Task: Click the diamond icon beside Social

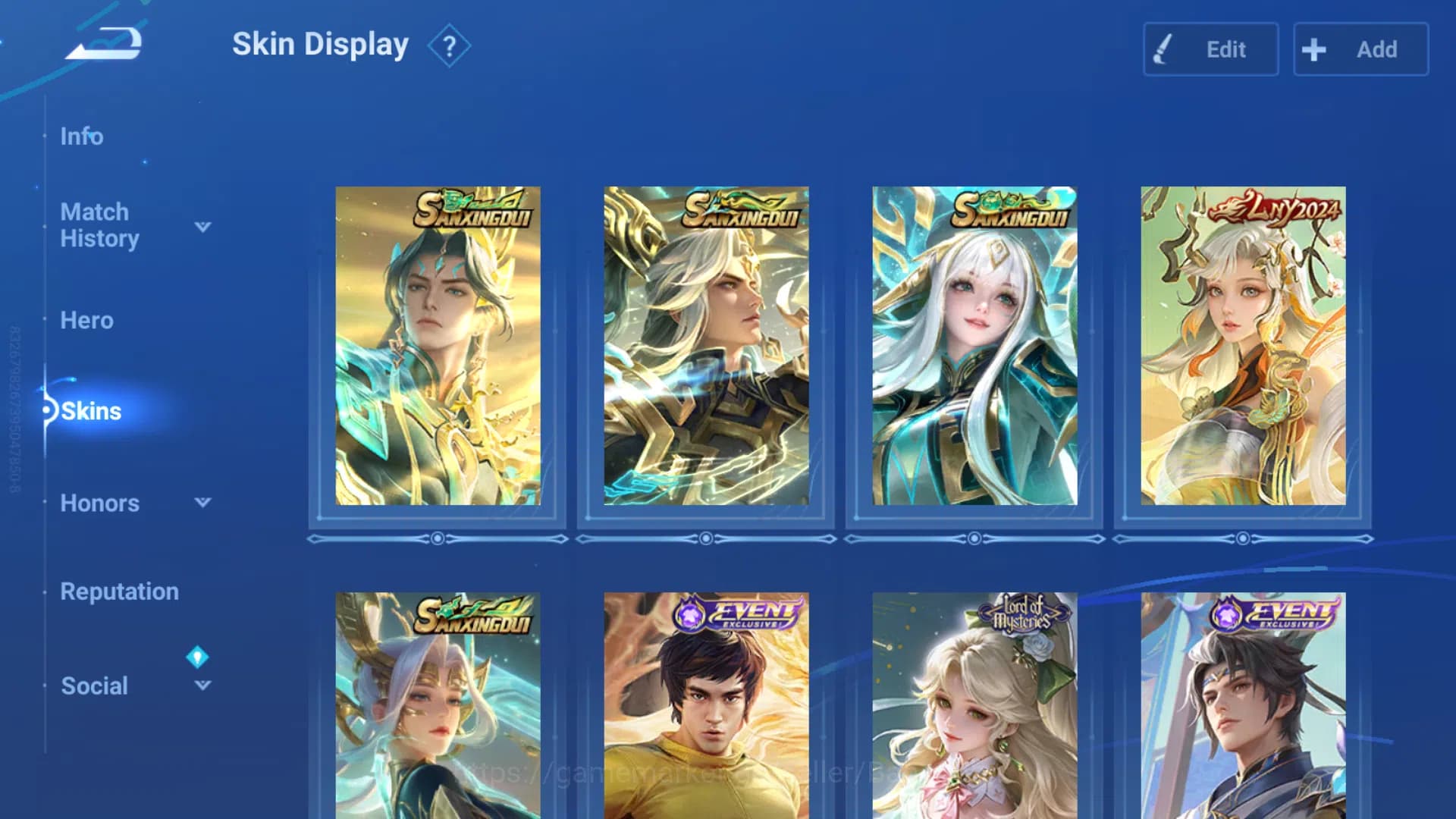Action: click(x=199, y=657)
